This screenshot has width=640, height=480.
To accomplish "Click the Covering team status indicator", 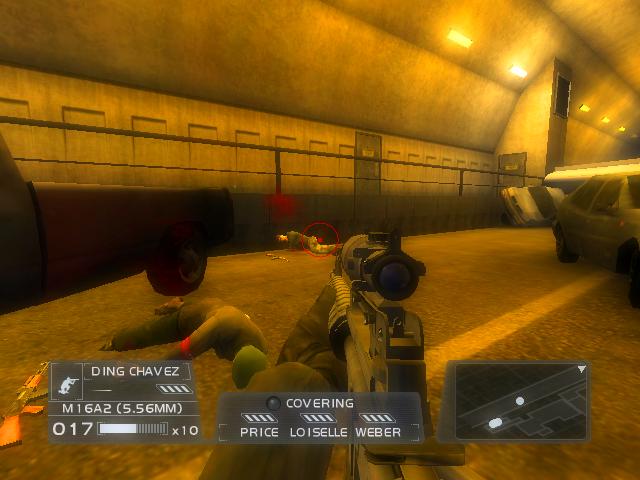I will tap(319, 403).
